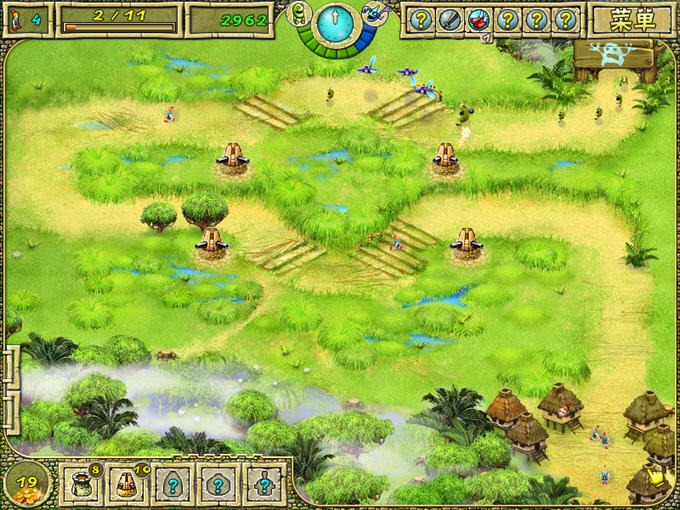Activate the red ability icon

point(479,19)
